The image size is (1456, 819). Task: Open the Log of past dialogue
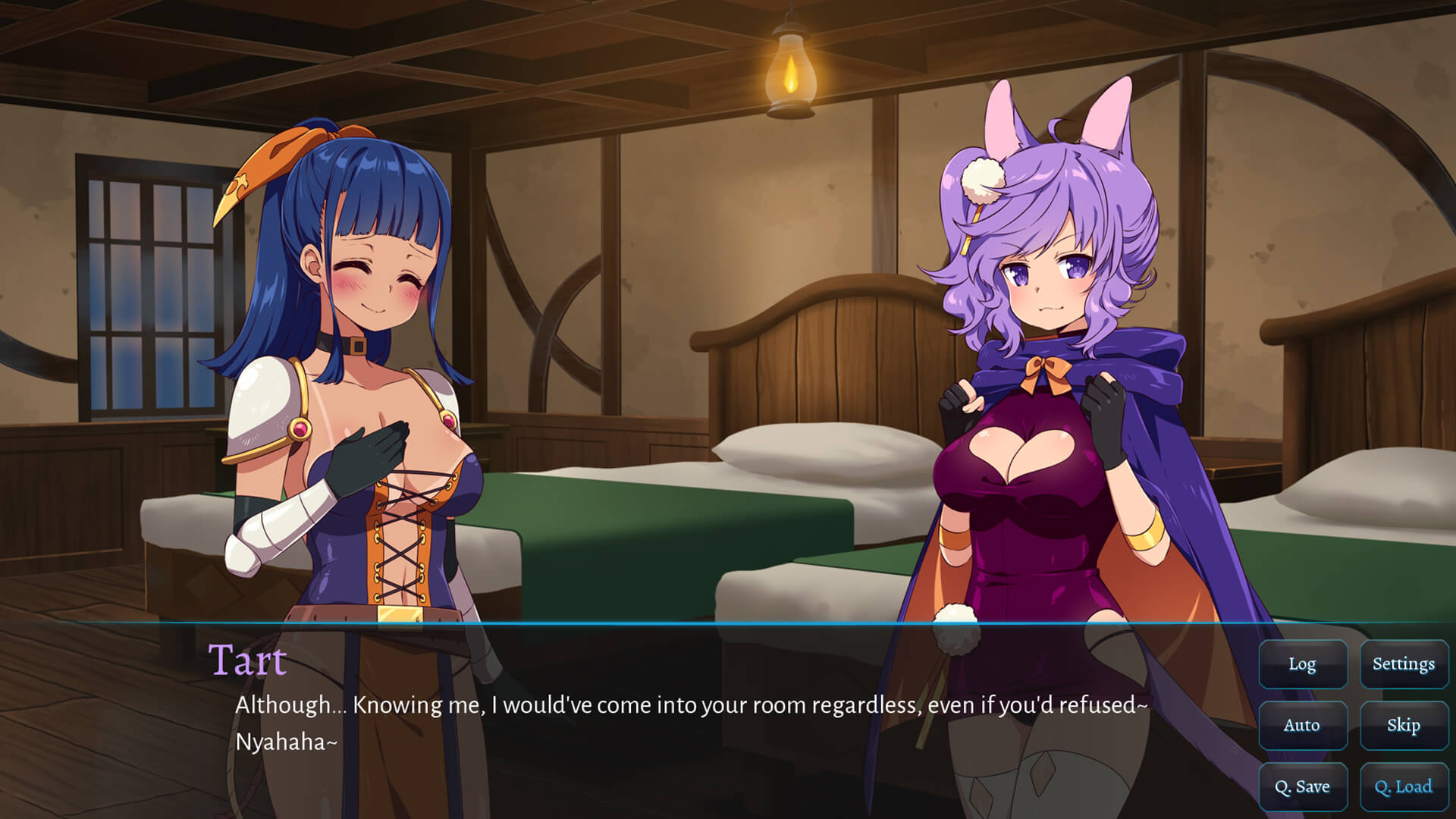tap(1302, 664)
